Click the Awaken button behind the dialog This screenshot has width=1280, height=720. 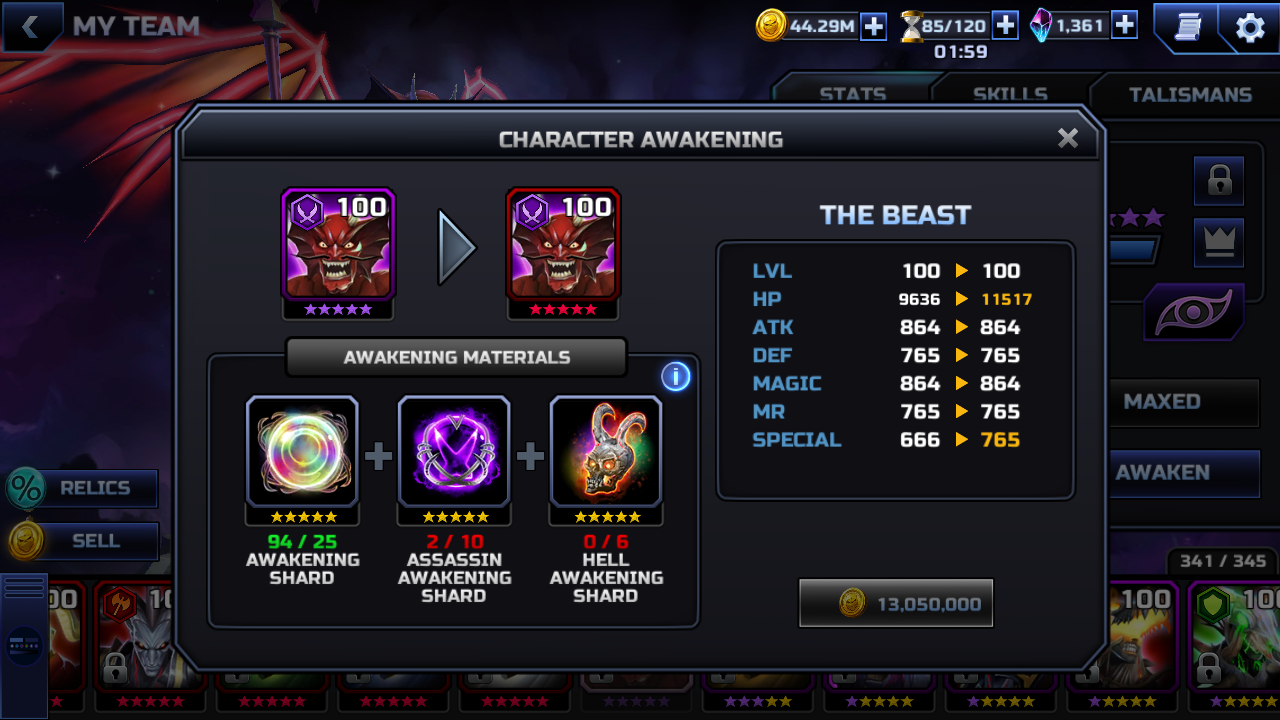pyautogui.click(x=1182, y=472)
